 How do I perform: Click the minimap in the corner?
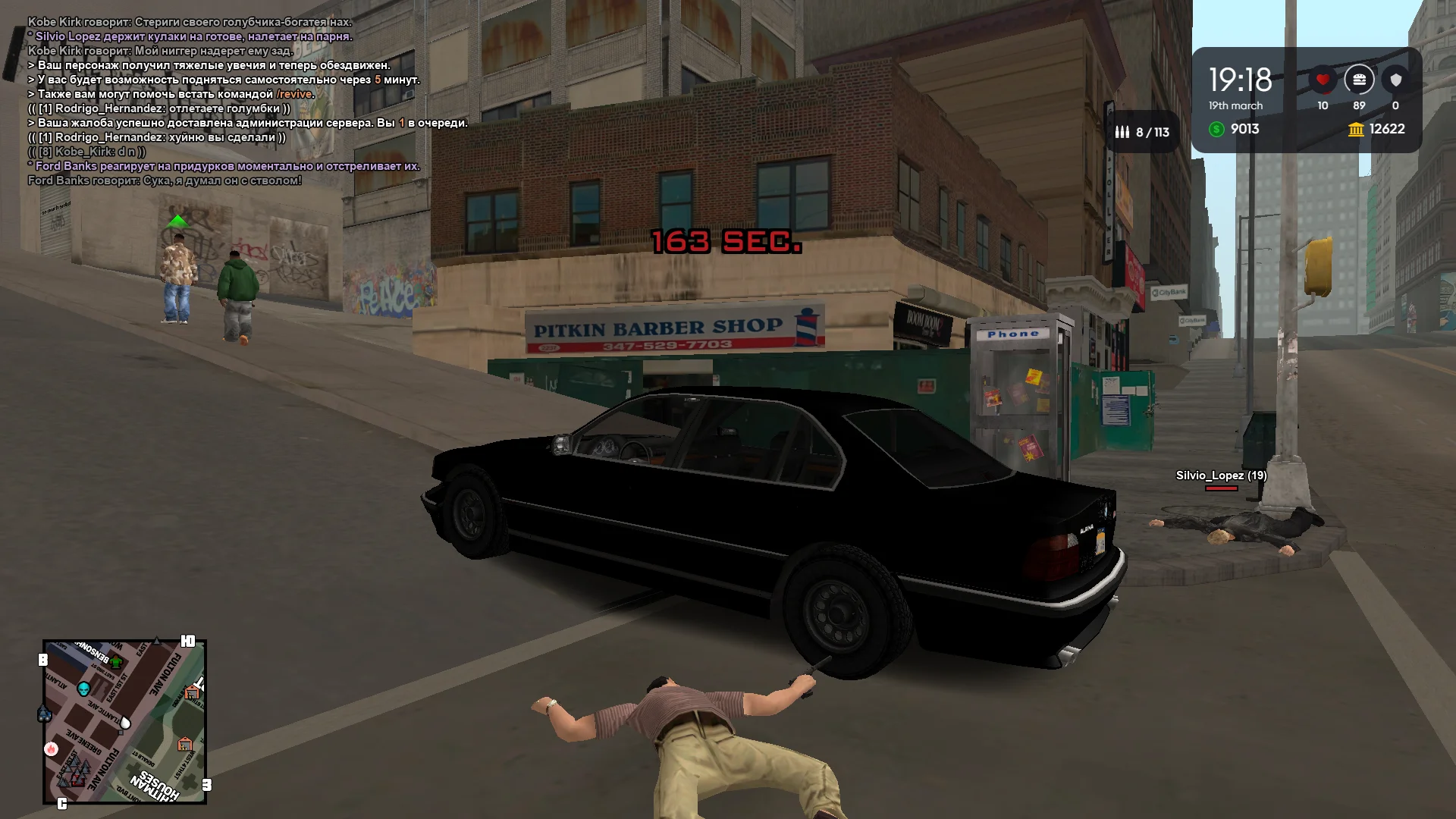pyautogui.click(x=125, y=721)
